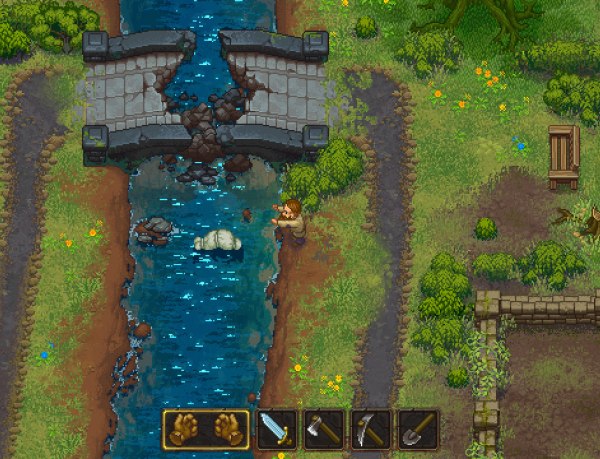Switch to the pickaxe tool
This screenshot has width=600, height=459.
tap(371, 429)
